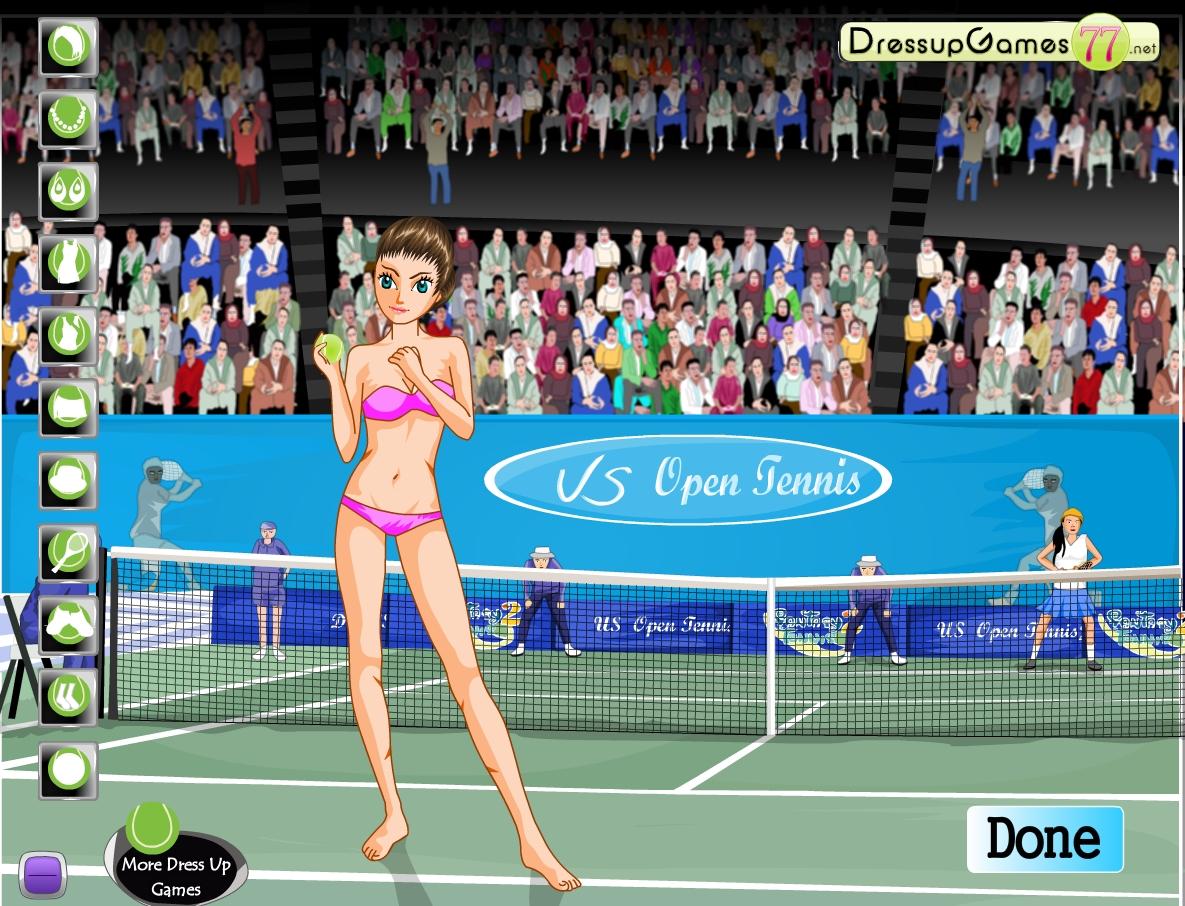Visit the DressupGames77.net logo link
The height and width of the screenshot is (906, 1185).
click(x=998, y=43)
